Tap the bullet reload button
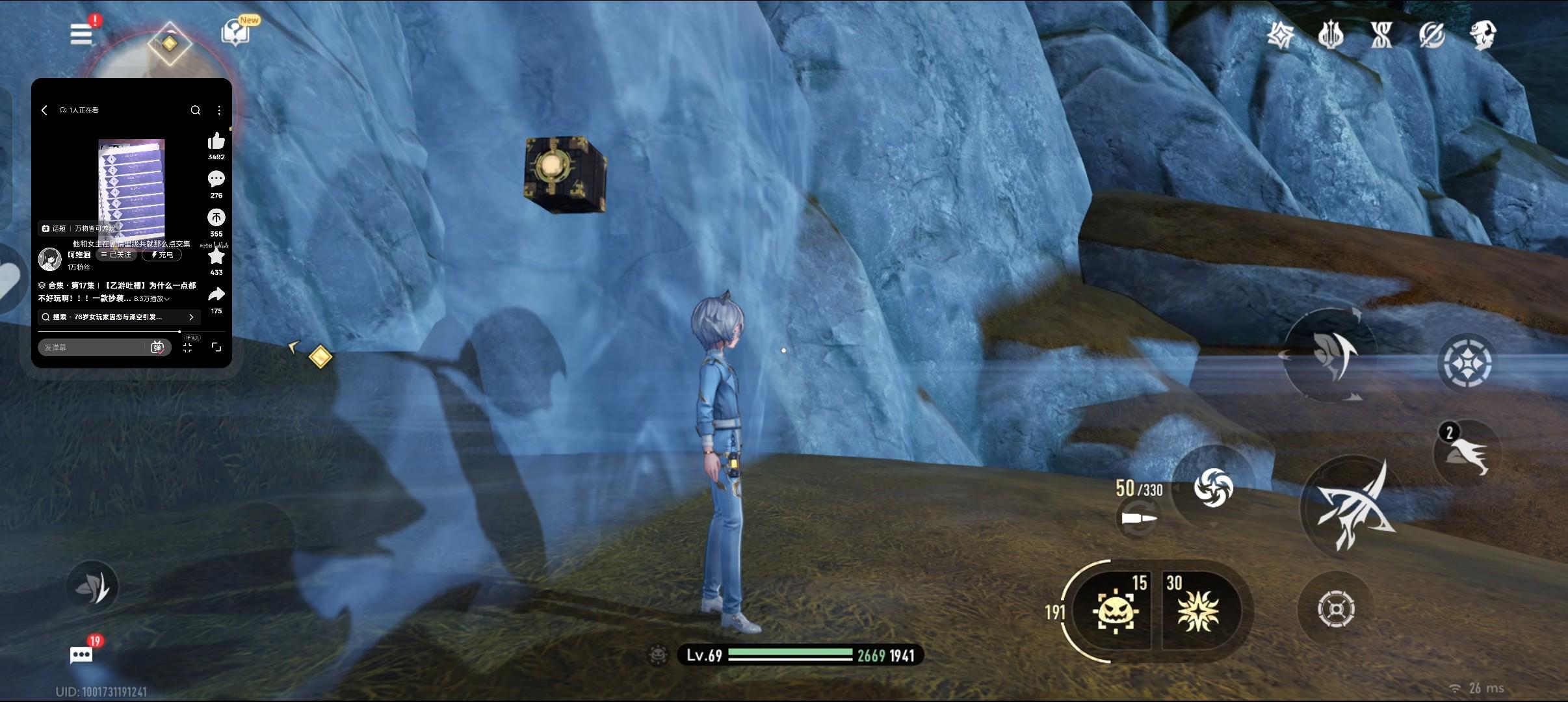This screenshot has width=1568, height=702. pyautogui.click(x=1139, y=519)
